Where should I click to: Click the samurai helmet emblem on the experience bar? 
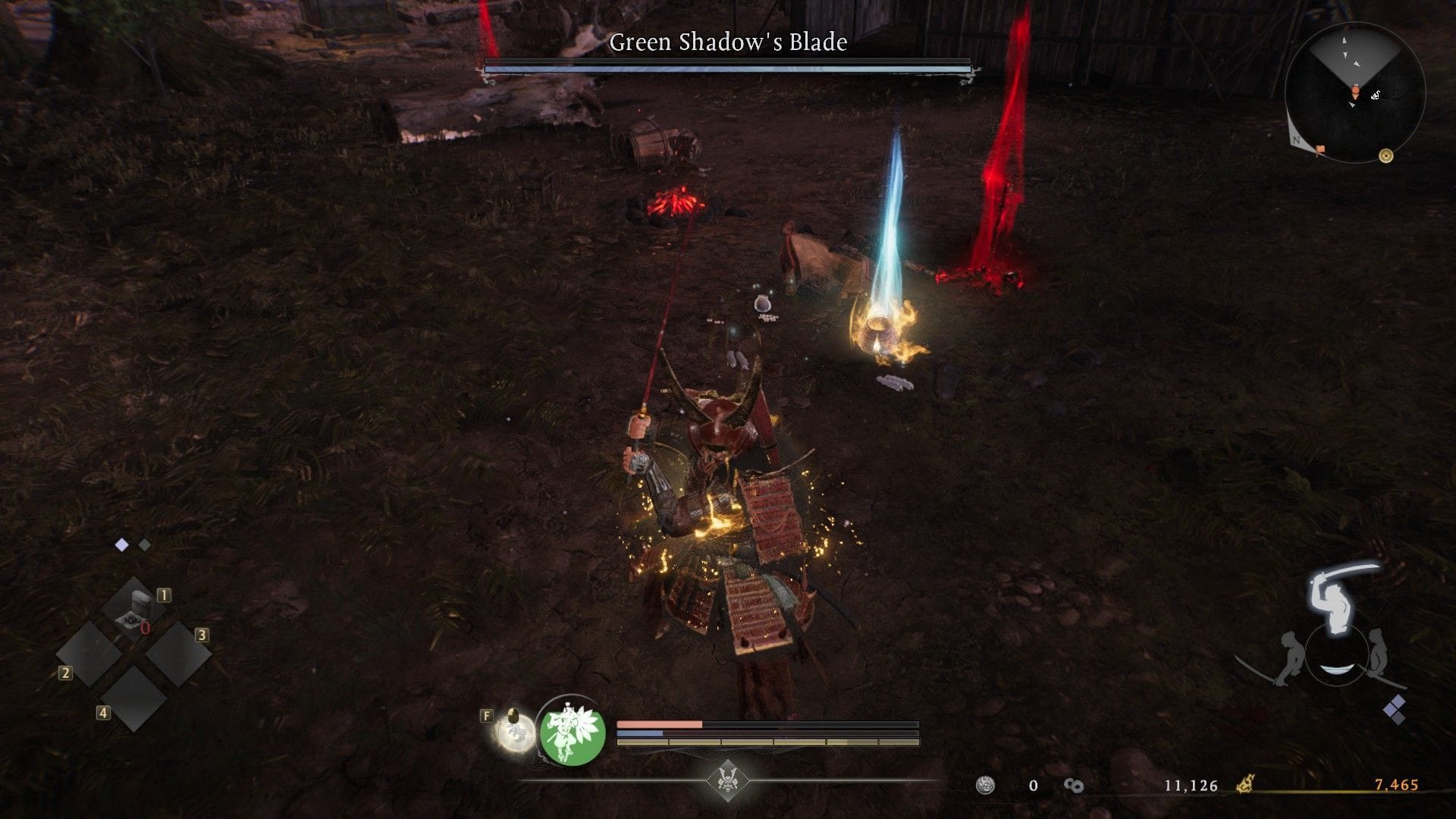point(727,780)
